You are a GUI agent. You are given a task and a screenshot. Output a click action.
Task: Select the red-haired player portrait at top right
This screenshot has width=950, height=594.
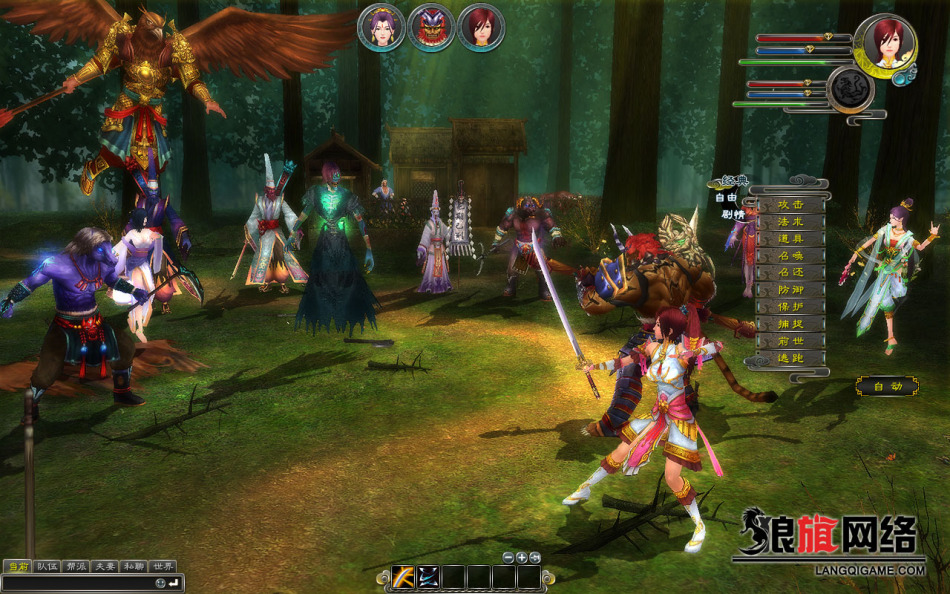[x=885, y=43]
